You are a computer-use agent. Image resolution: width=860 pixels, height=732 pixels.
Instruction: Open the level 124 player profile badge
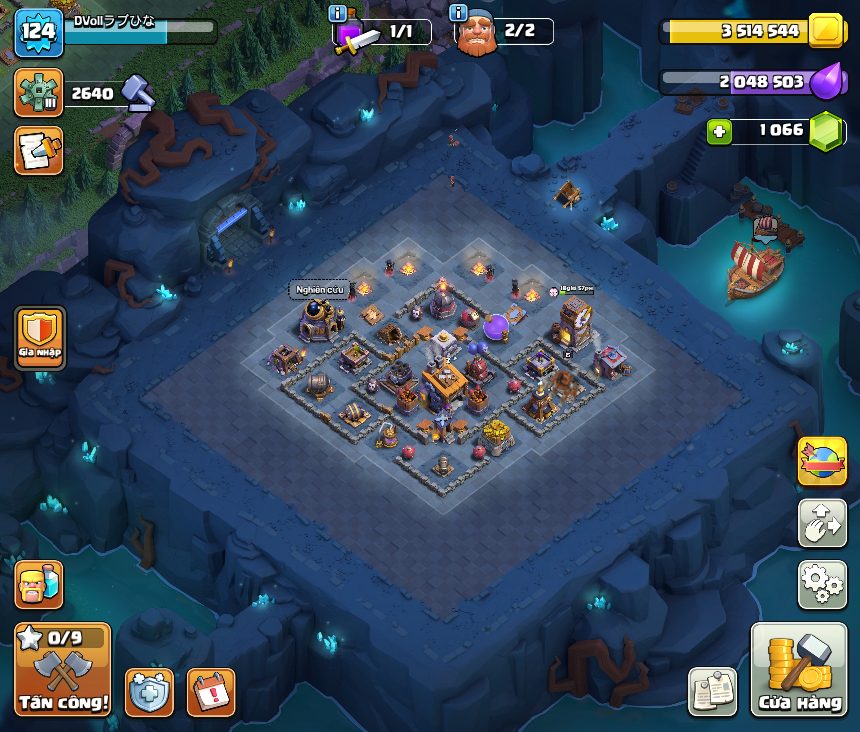pyautogui.click(x=39, y=30)
